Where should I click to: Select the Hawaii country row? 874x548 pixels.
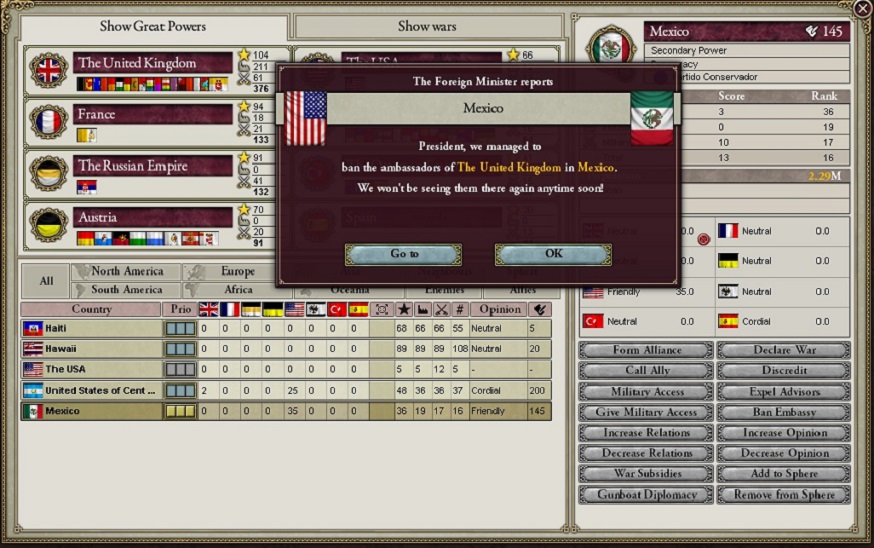pyautogui.click(x=90, y=349)
